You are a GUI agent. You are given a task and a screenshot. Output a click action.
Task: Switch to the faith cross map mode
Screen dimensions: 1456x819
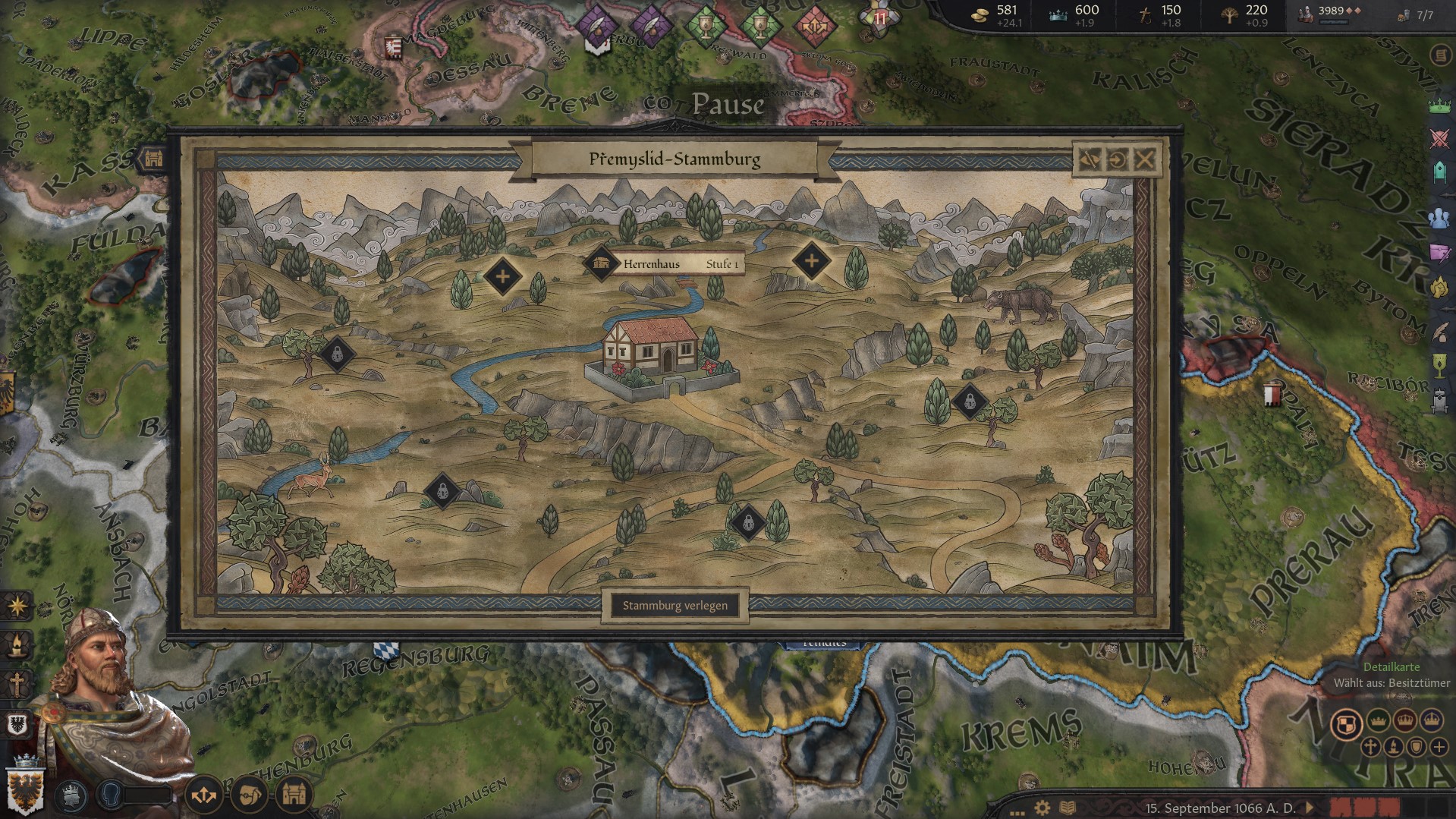coord(1370,747)
